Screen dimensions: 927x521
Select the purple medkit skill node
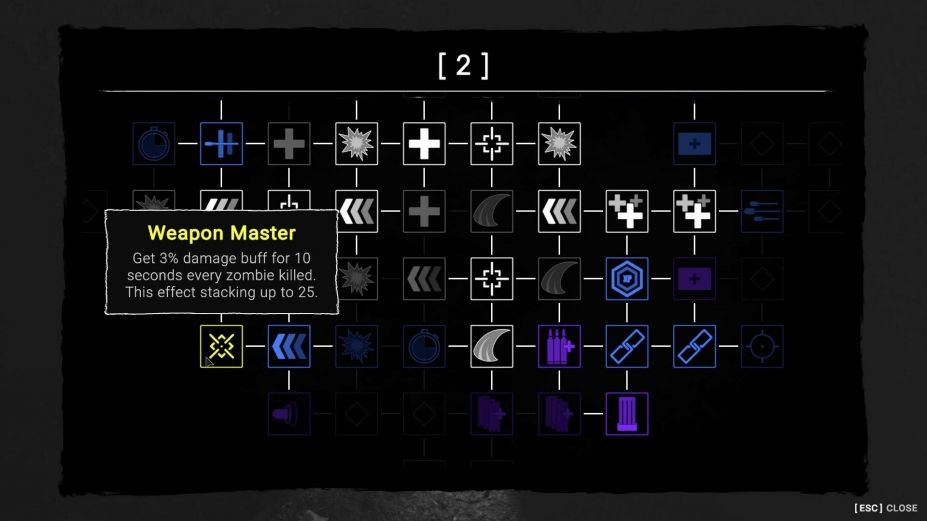pos(694,279)
